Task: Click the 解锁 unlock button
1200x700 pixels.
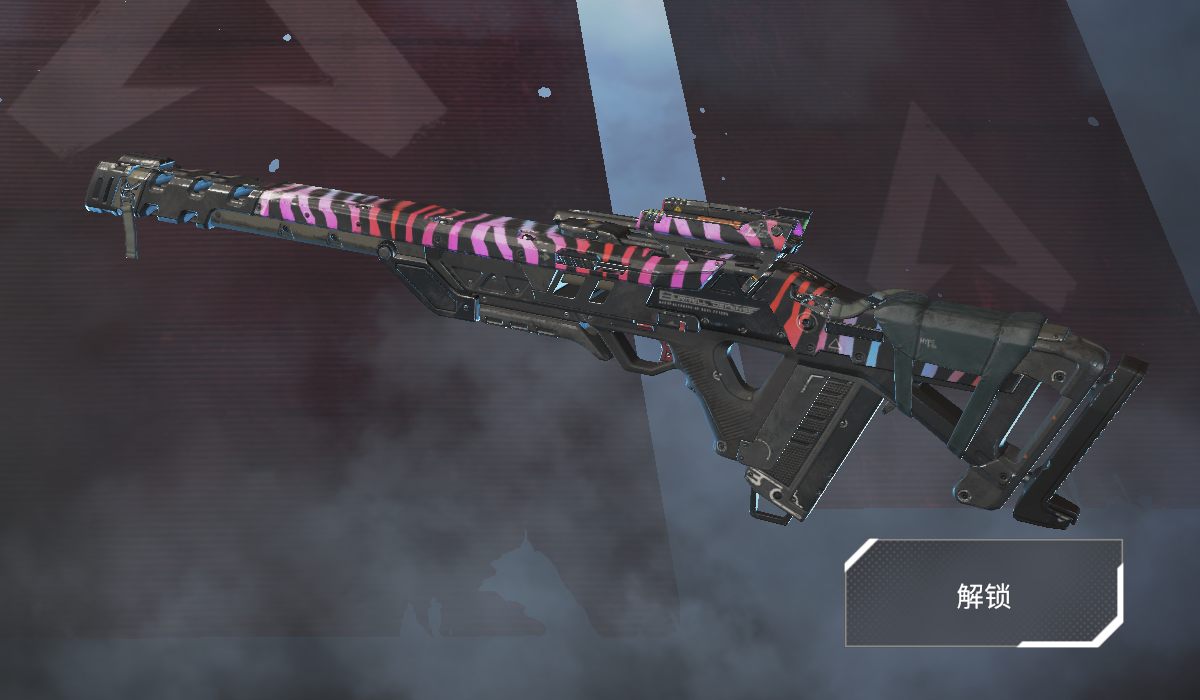Action: 984,594
